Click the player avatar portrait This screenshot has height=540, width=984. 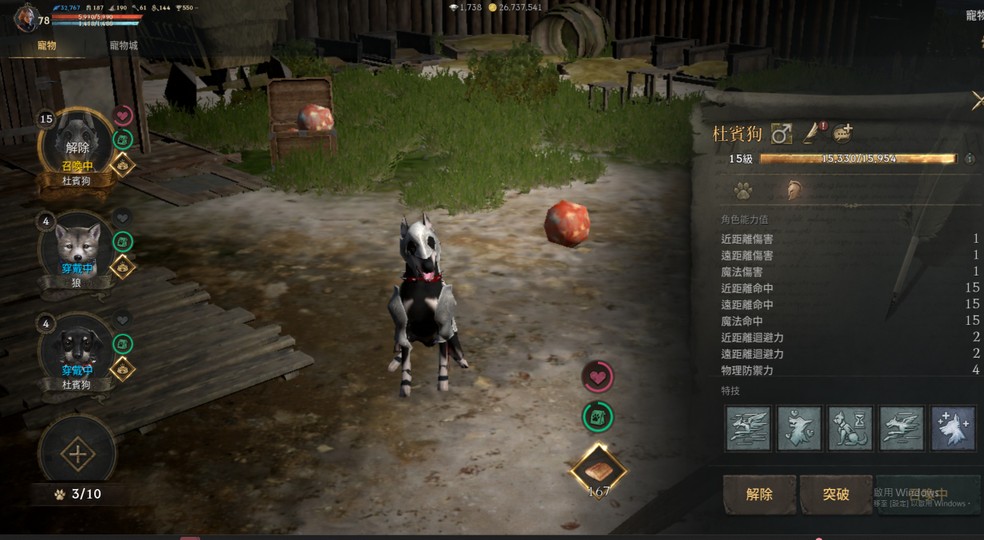(x=25, y=17)
